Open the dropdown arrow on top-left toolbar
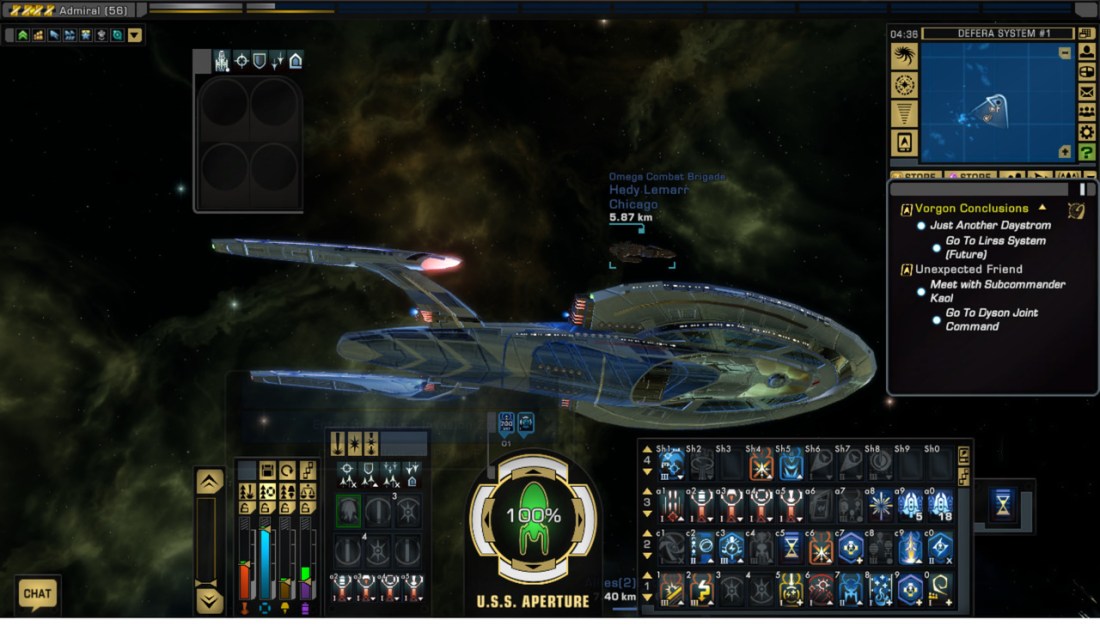 pyautogui.click(x=135, y=35)
